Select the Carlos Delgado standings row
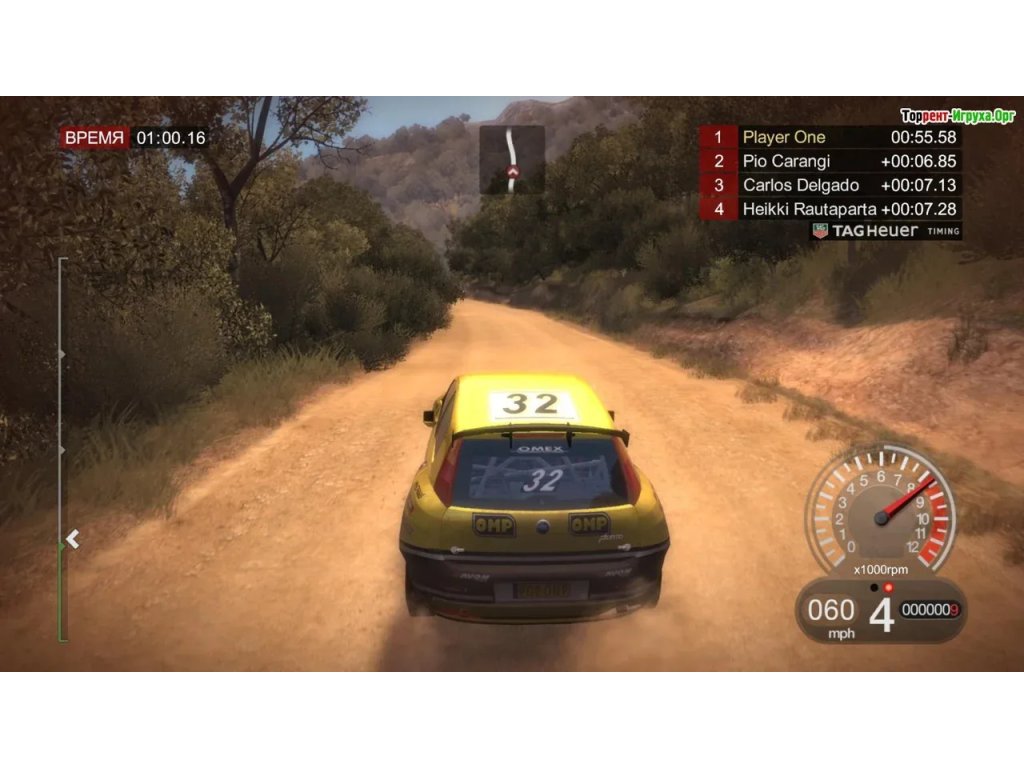Viewport: 1024px width, 768px height. click(831, 185)
